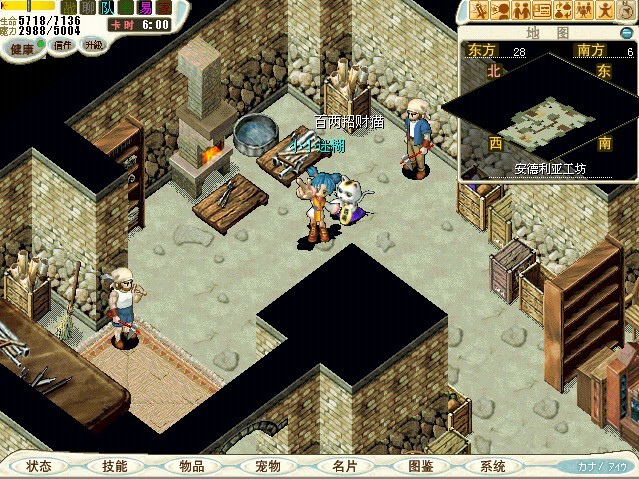Select the handshake two-people action icon
639x479 pixels.
520,11
